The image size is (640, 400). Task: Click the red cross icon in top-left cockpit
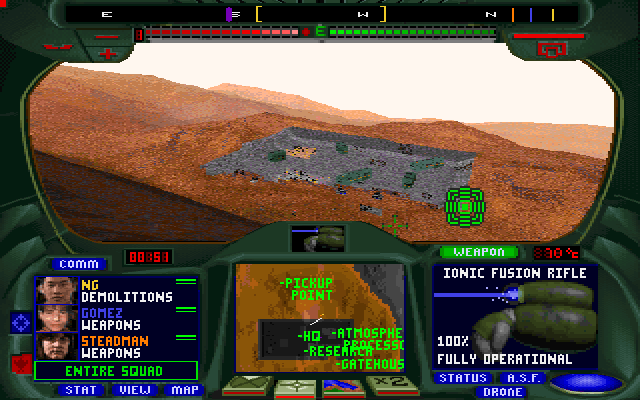tap(108, 52)
